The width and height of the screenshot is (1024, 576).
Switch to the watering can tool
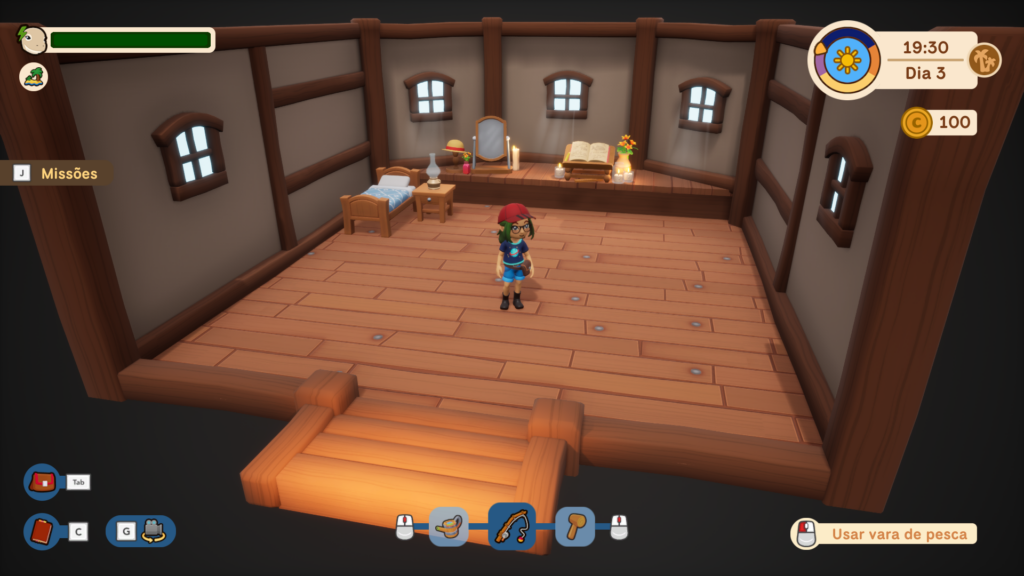(x=449, y=527)
